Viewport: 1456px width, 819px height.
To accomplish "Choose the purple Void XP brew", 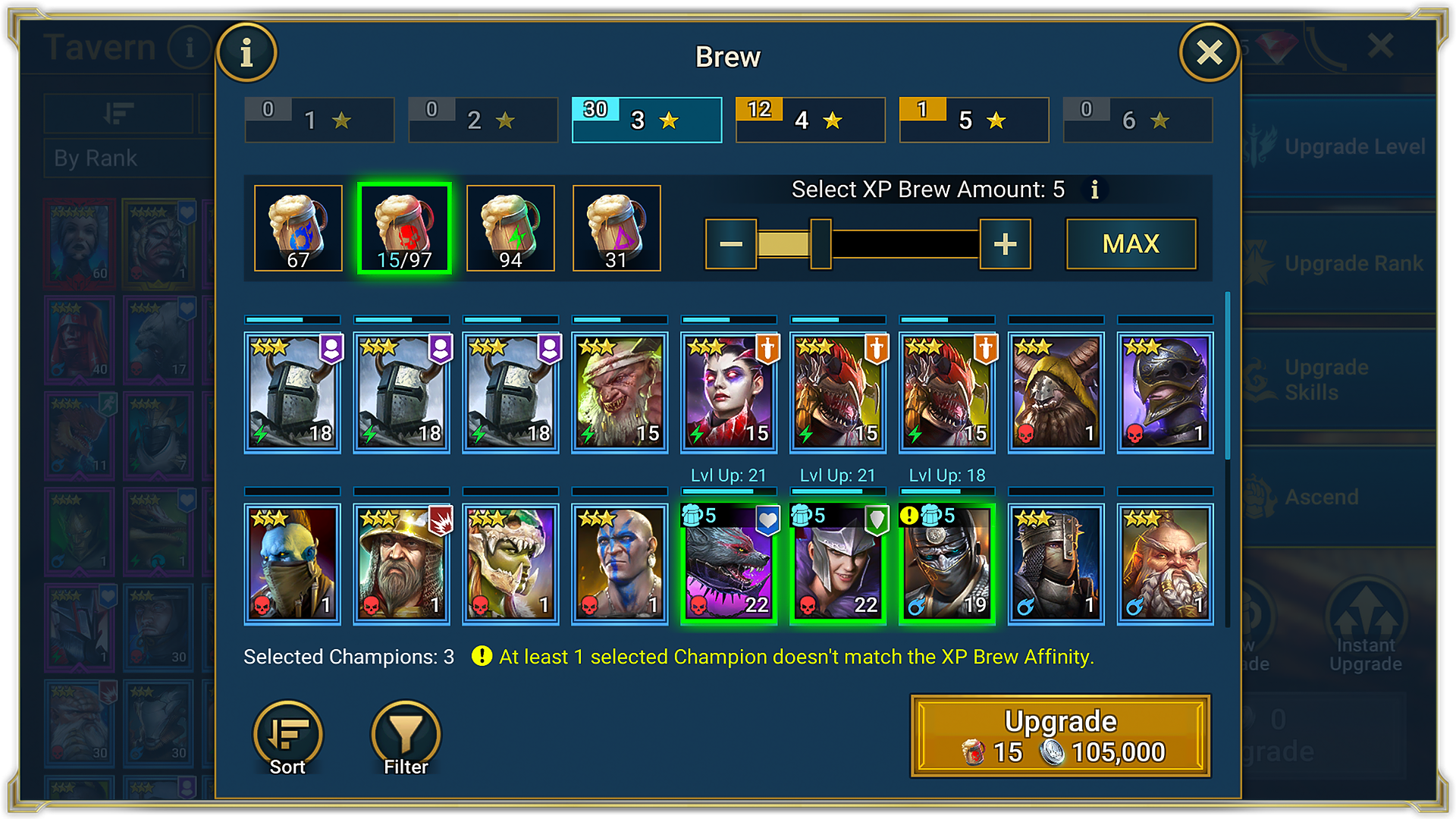I will coord(617,228).
